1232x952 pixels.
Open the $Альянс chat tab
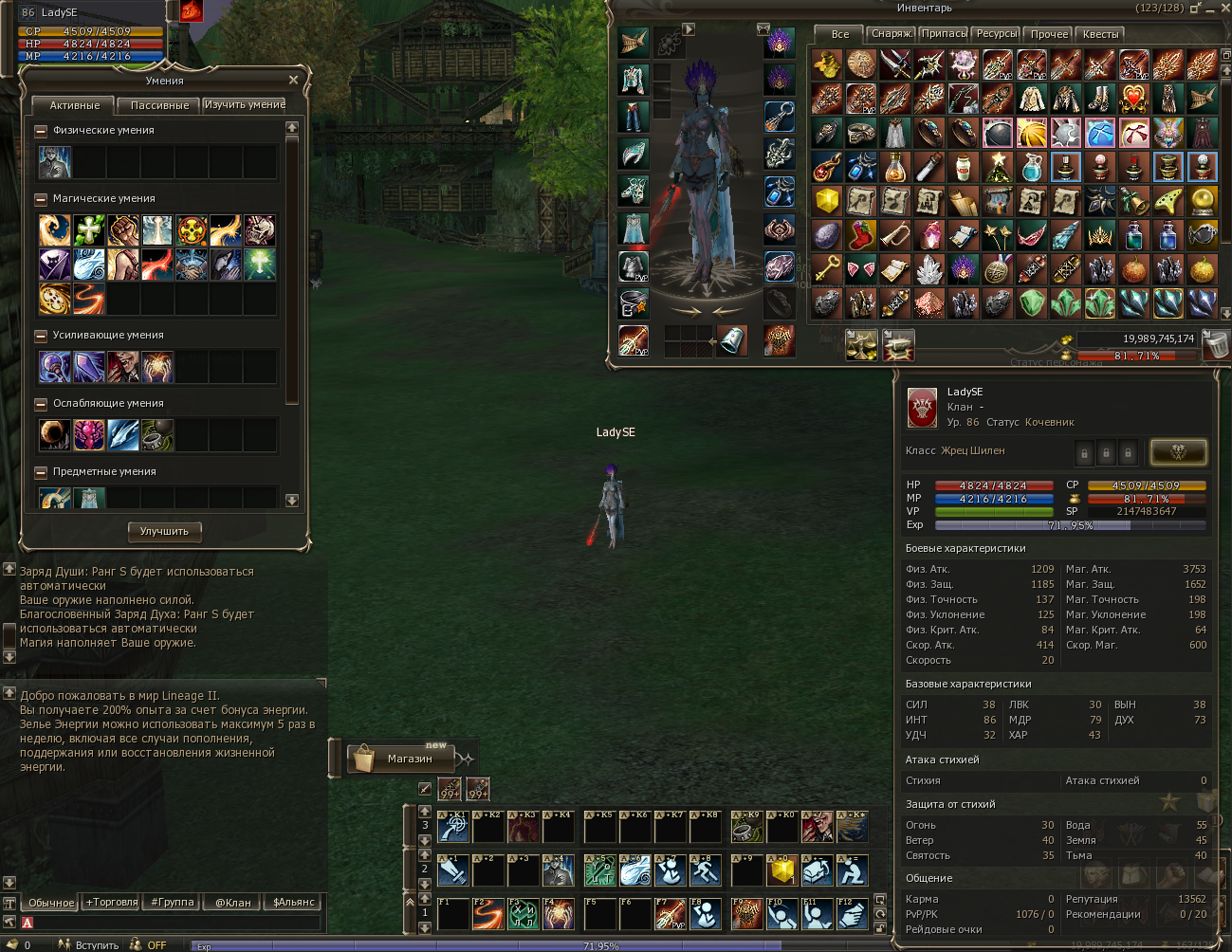coord(293,902)
